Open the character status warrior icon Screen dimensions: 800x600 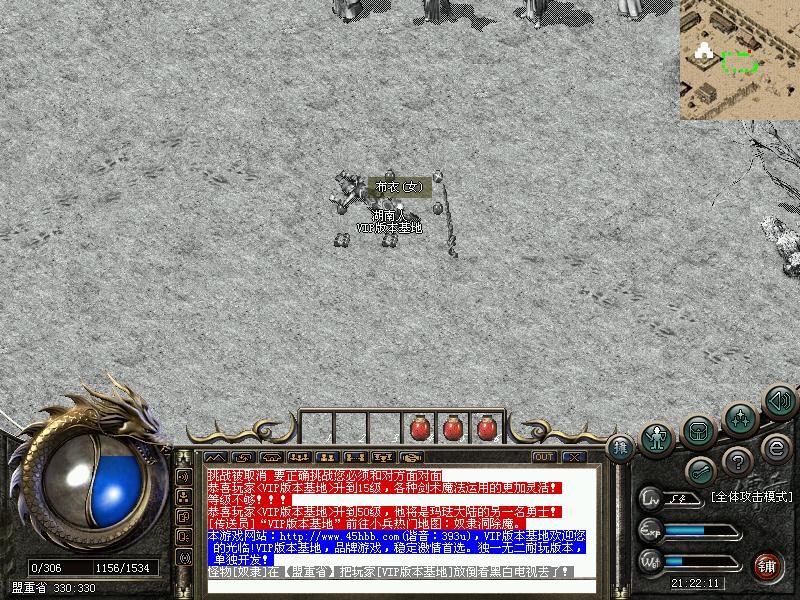point(656,438)
